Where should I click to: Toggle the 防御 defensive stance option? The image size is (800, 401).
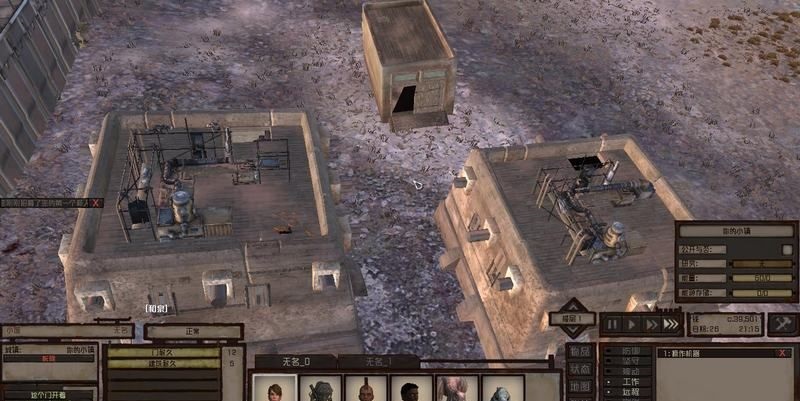tap(630, 351)
